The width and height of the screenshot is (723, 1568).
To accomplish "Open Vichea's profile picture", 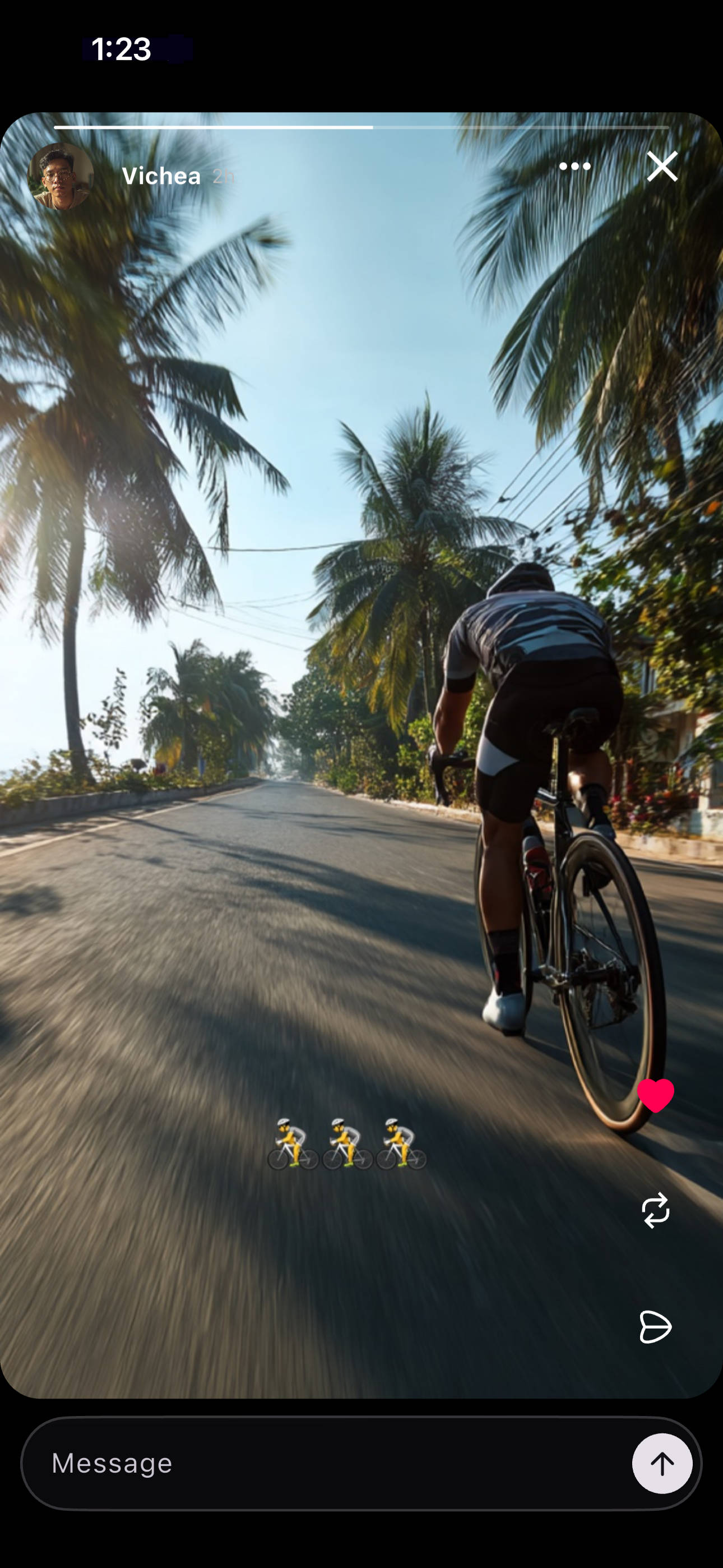I will click(x=61, y=177).
